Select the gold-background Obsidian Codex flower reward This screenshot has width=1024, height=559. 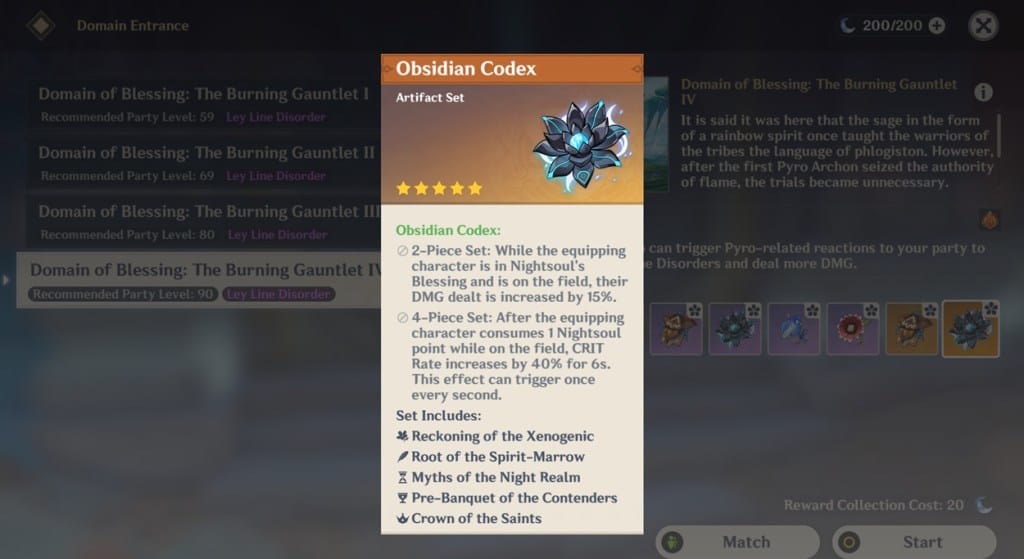click(970, 329)
